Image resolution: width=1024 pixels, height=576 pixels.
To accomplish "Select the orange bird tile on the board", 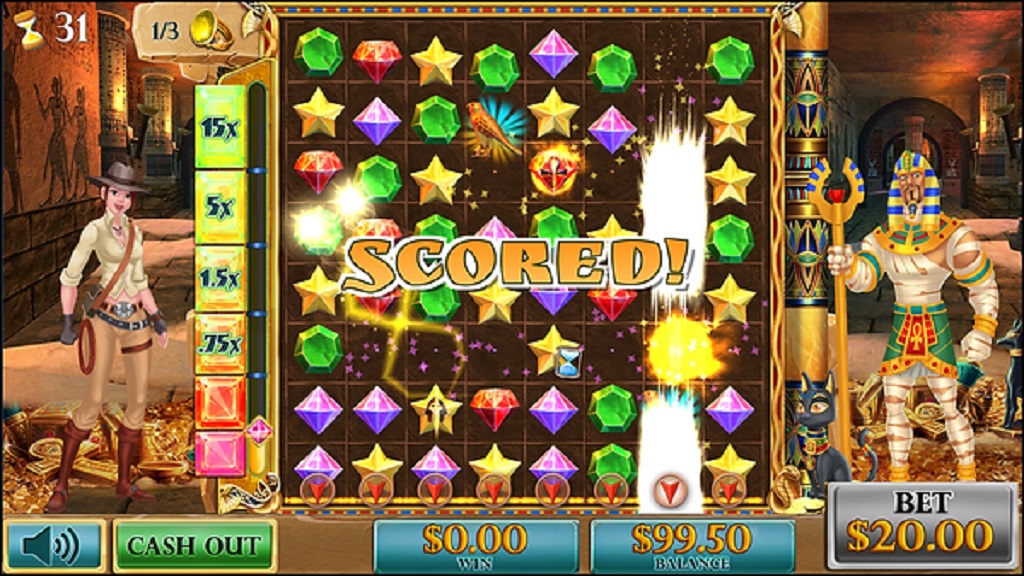I will 492,125.
